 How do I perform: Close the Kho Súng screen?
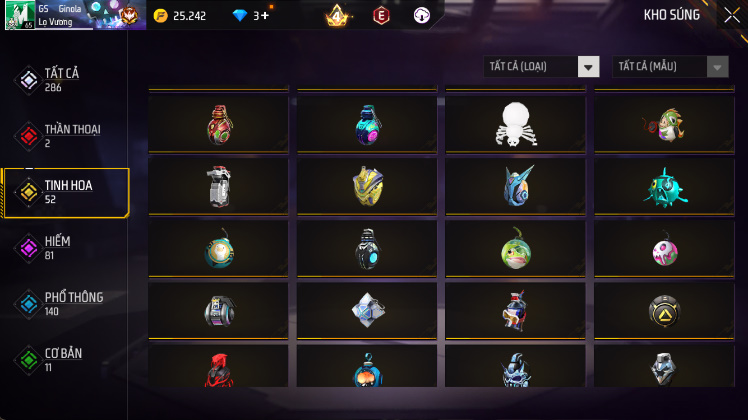click(732, 15)
